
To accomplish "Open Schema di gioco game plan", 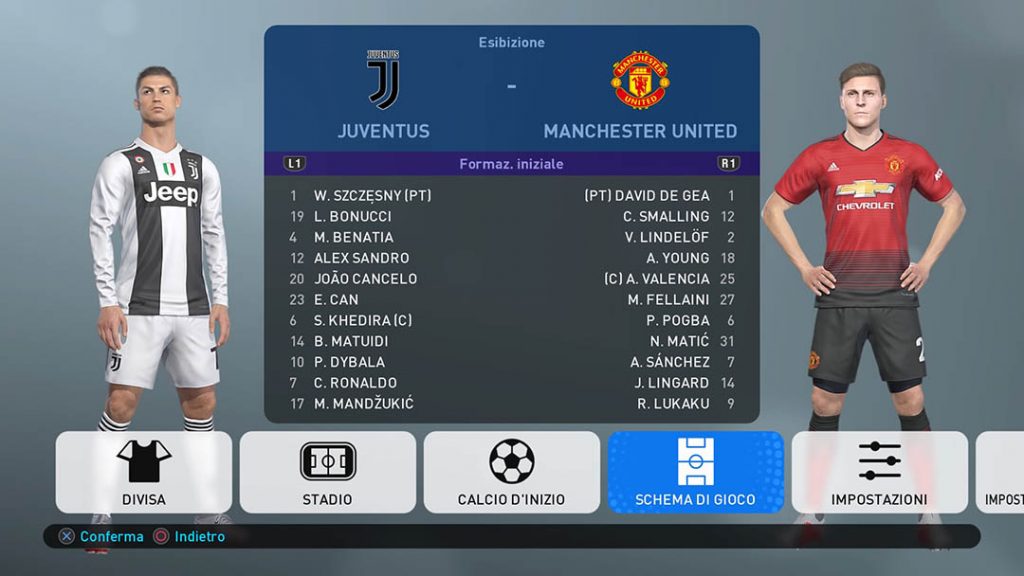I will [x=696, y=472].
